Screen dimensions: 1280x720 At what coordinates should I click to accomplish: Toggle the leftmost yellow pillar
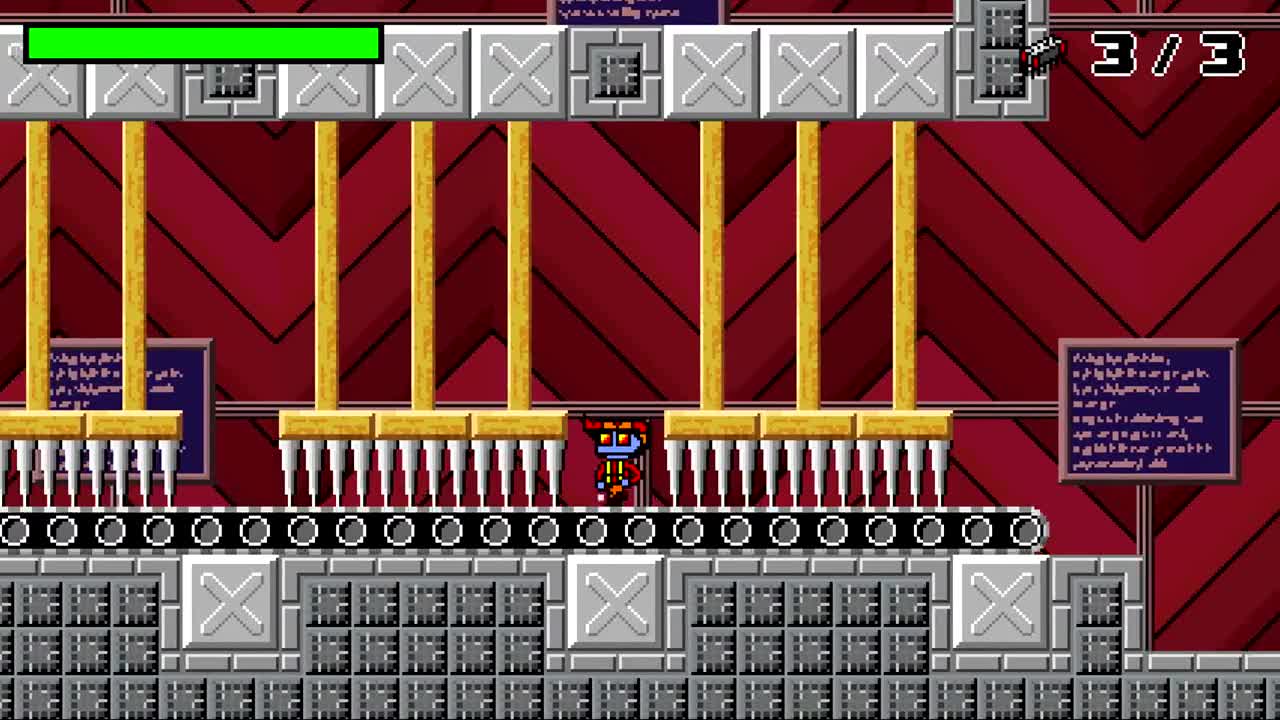coord(40,270)
